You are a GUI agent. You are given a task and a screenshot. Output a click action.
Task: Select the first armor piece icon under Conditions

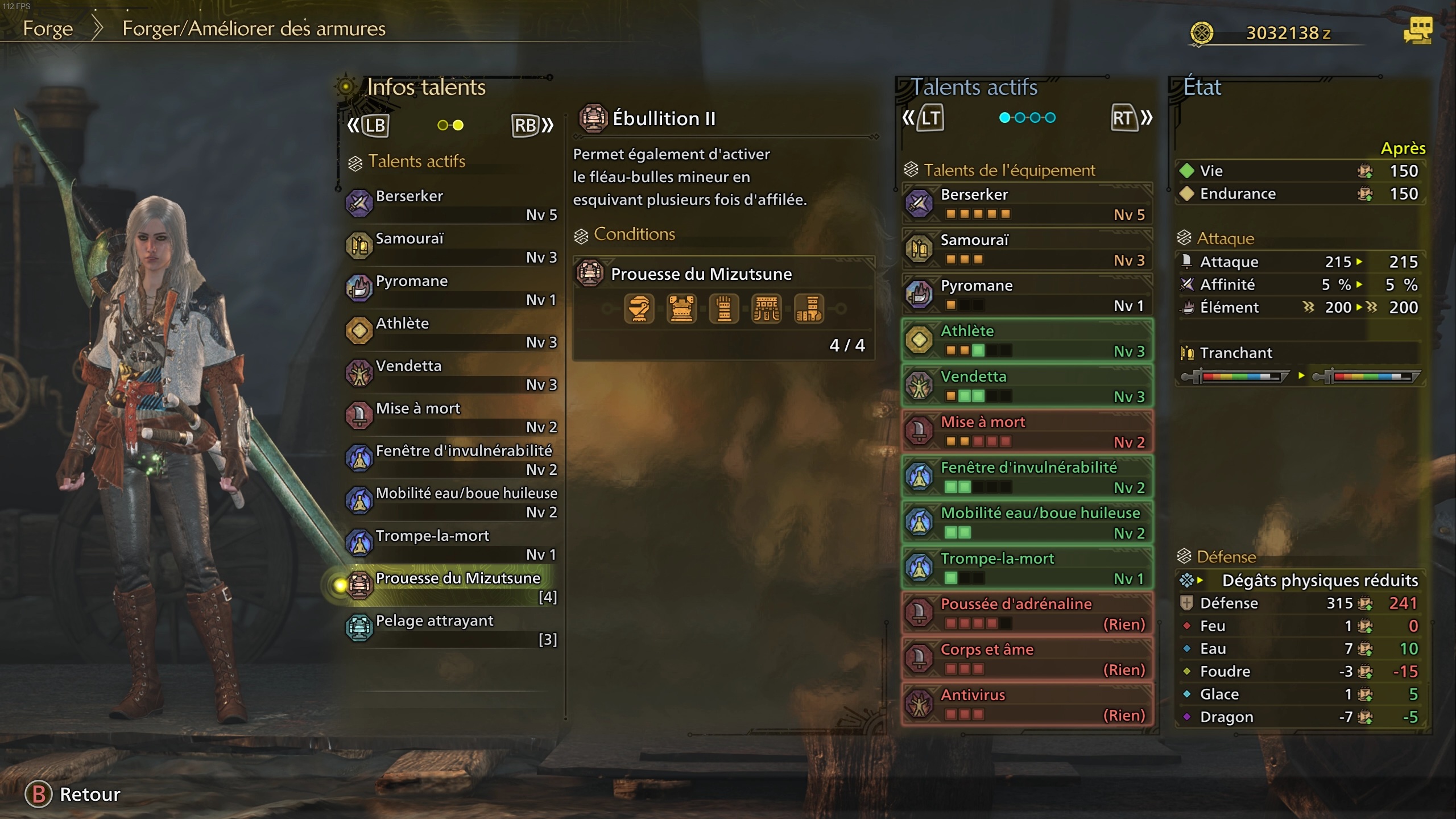(639, 308)
